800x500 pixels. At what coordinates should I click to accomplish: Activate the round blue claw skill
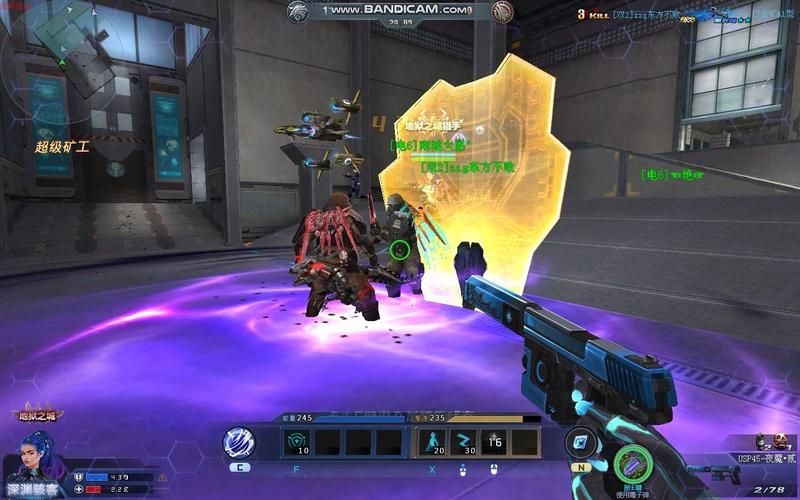[240, 442]
